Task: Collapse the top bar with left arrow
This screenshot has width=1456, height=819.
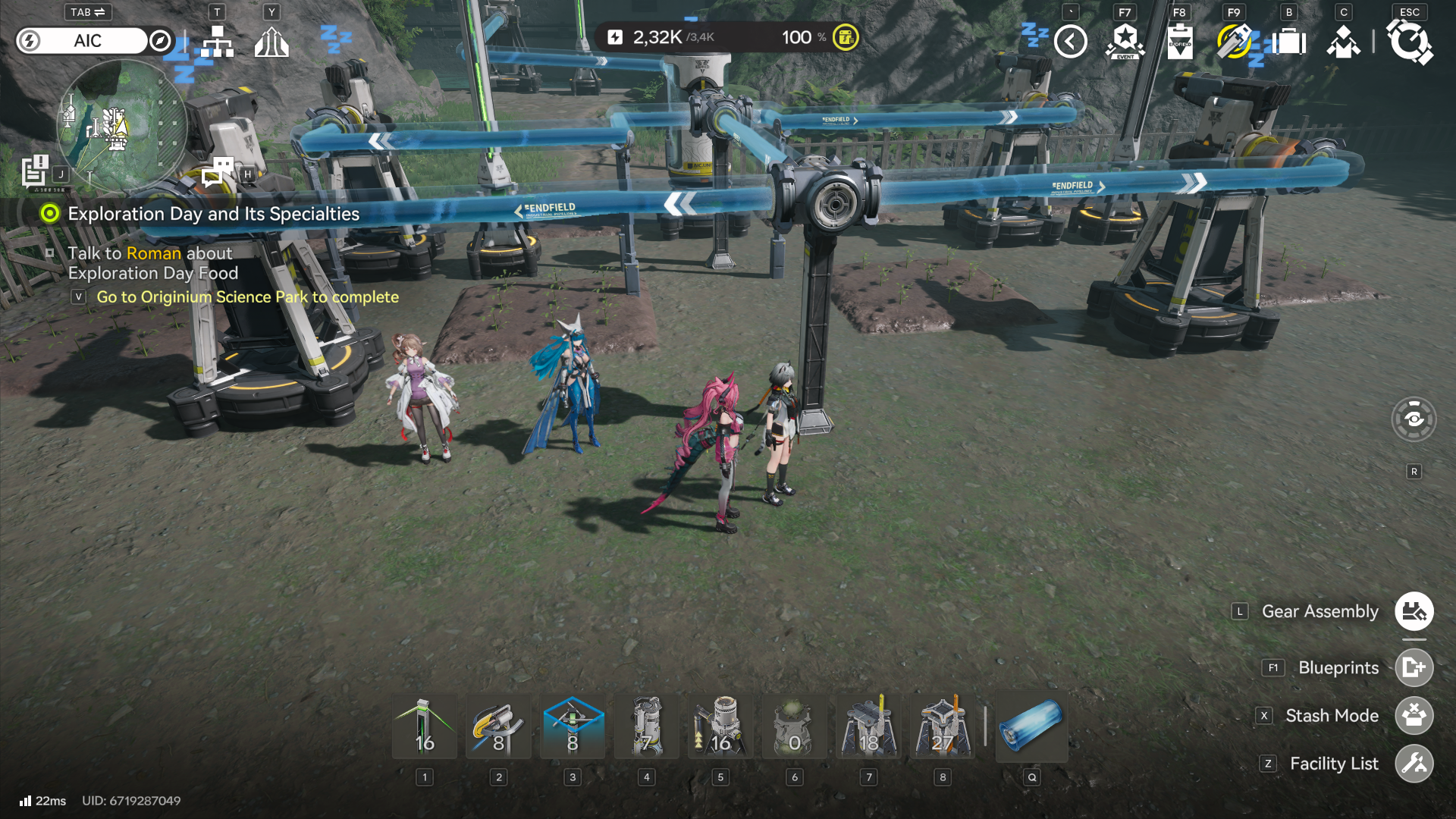Action: pyautogui.click(x=1071, y=42)
